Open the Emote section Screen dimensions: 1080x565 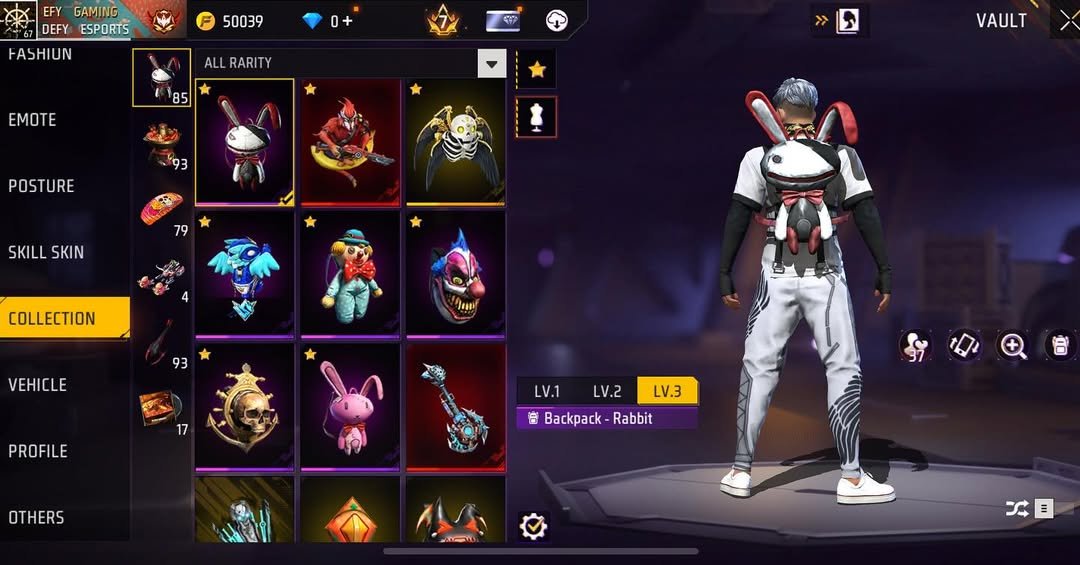tap(33, 120)
